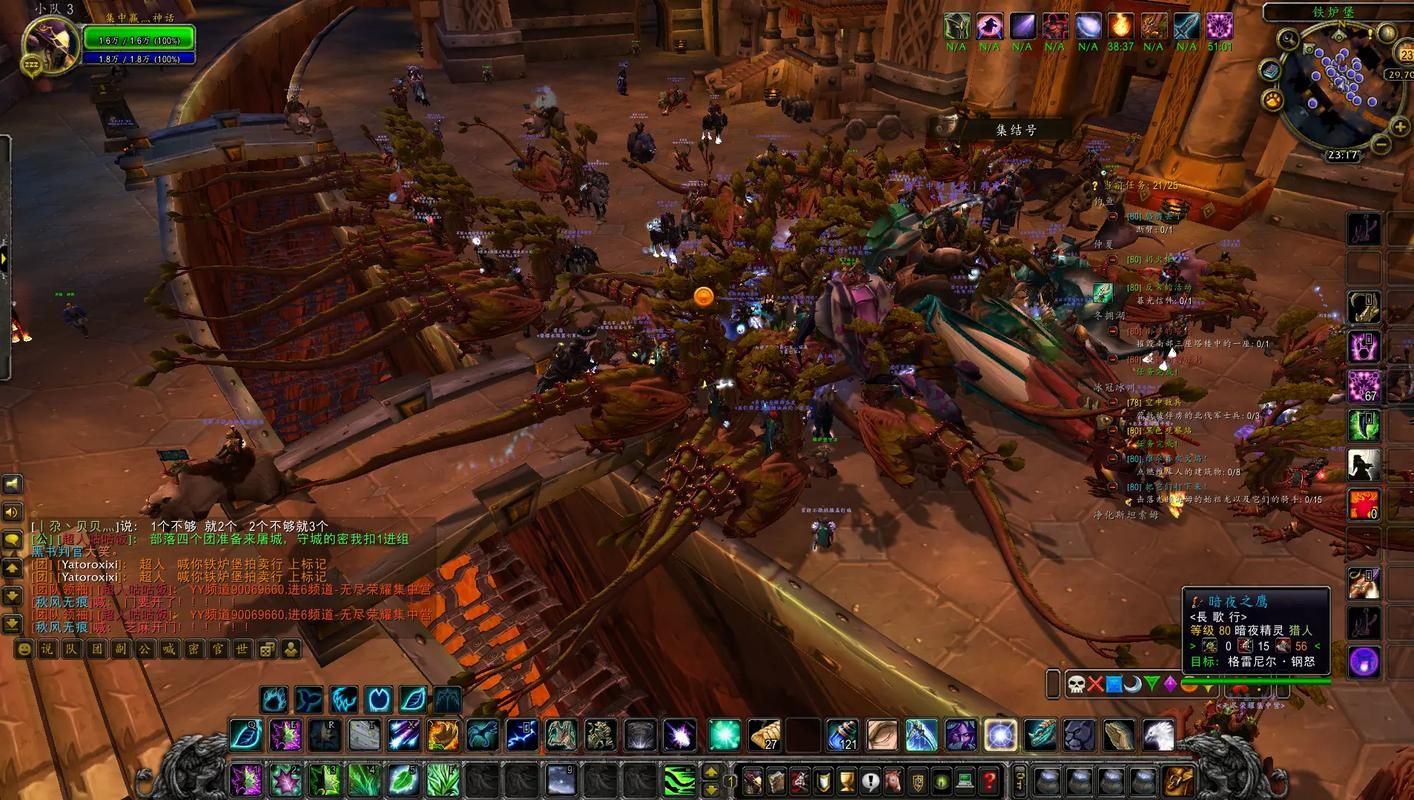Screen dimensions: 1414x800
Task: Open the red question mark help button
Action: click(x=989, y=779)
